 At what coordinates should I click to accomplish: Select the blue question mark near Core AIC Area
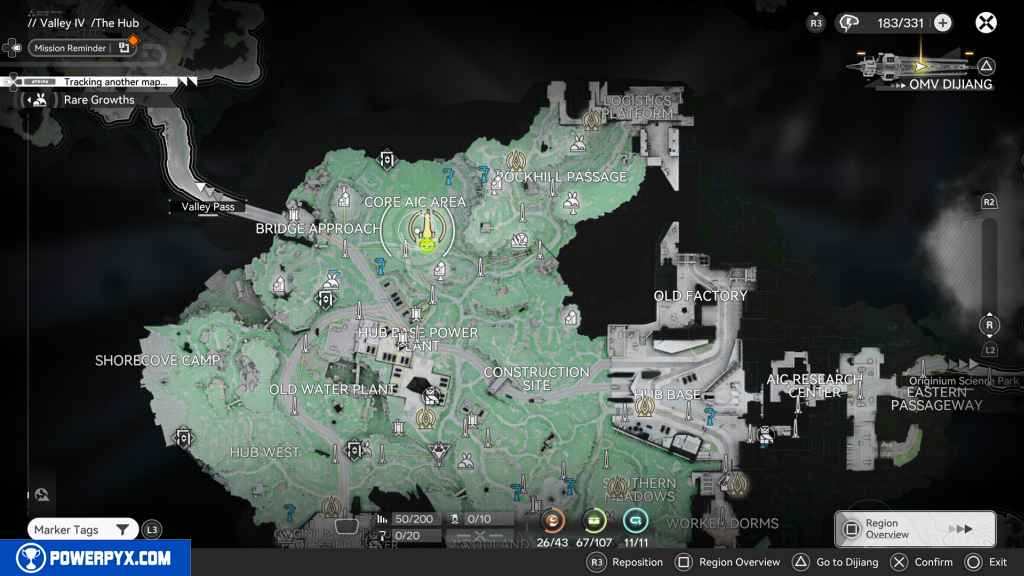point(449,177)
